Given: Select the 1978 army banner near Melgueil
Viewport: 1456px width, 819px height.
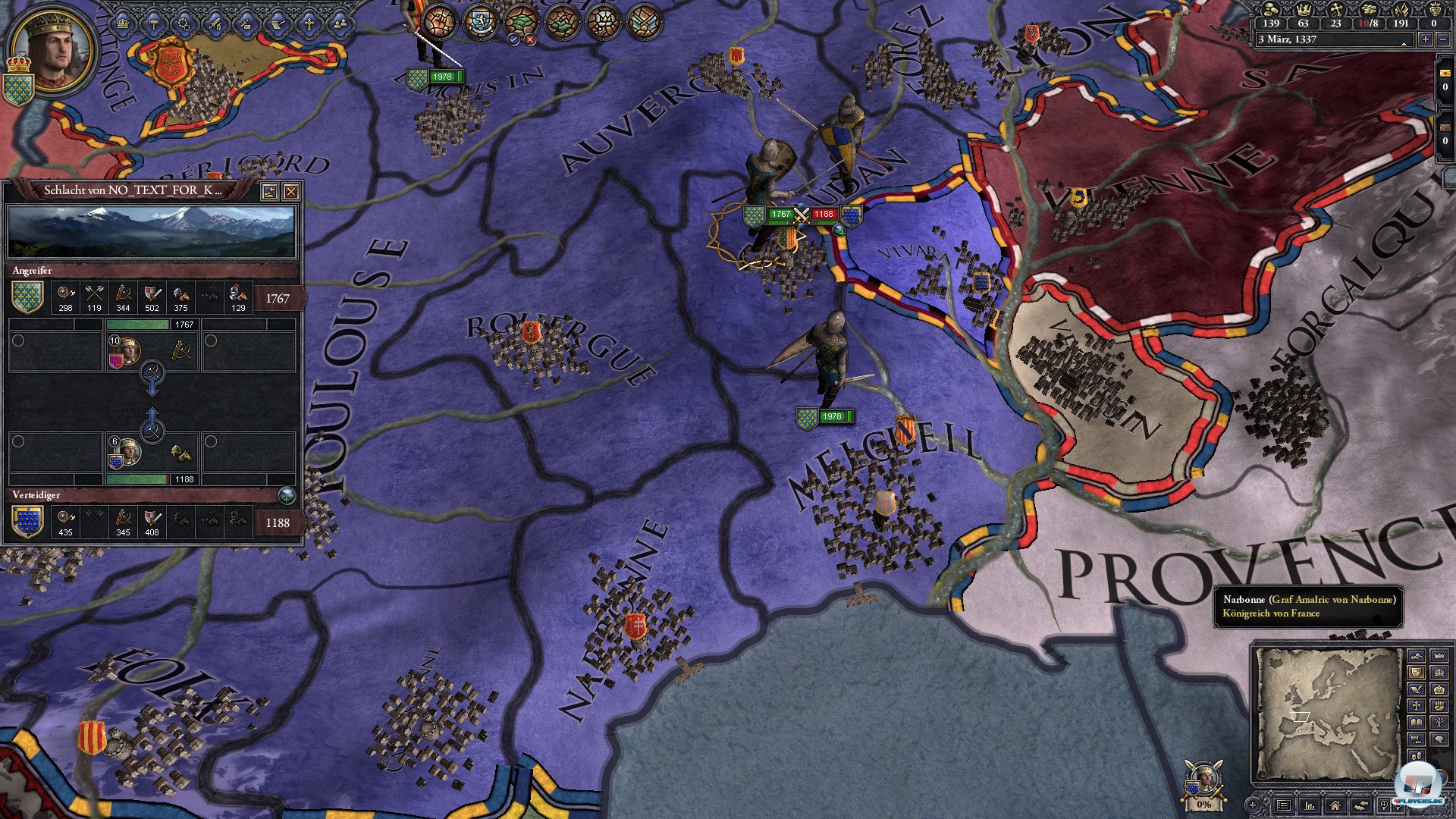Looking at the screenshot, I should (x=825, y=416).
